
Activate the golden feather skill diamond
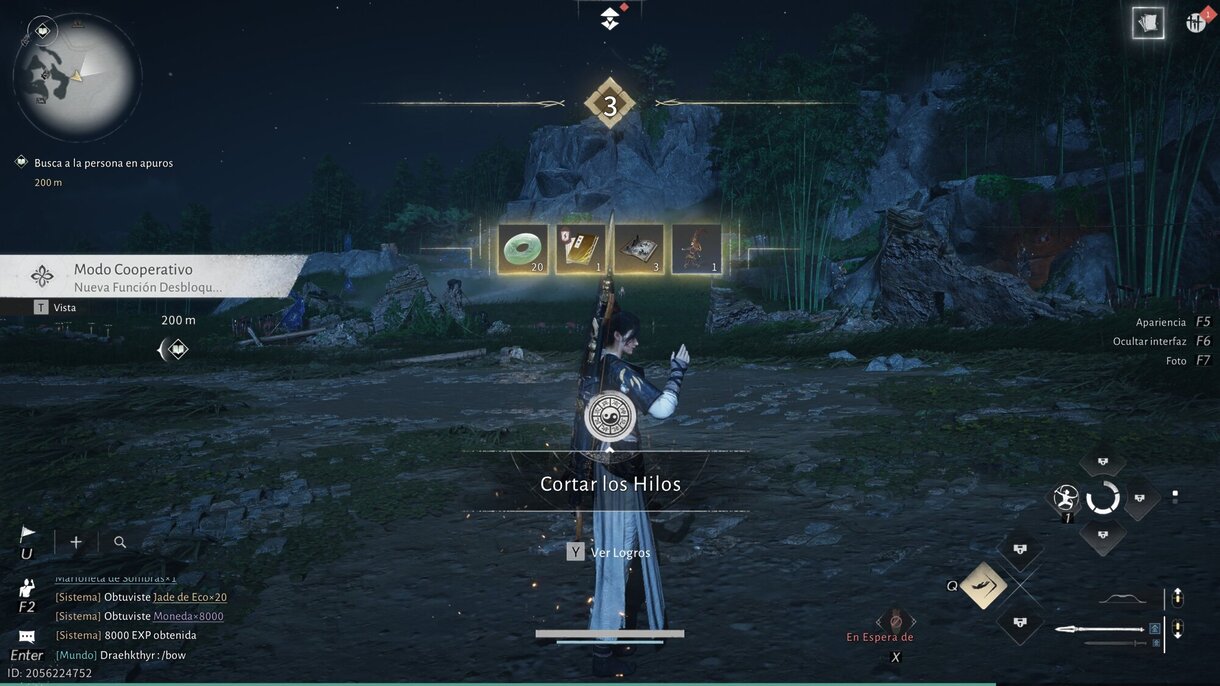coord(983,586)
